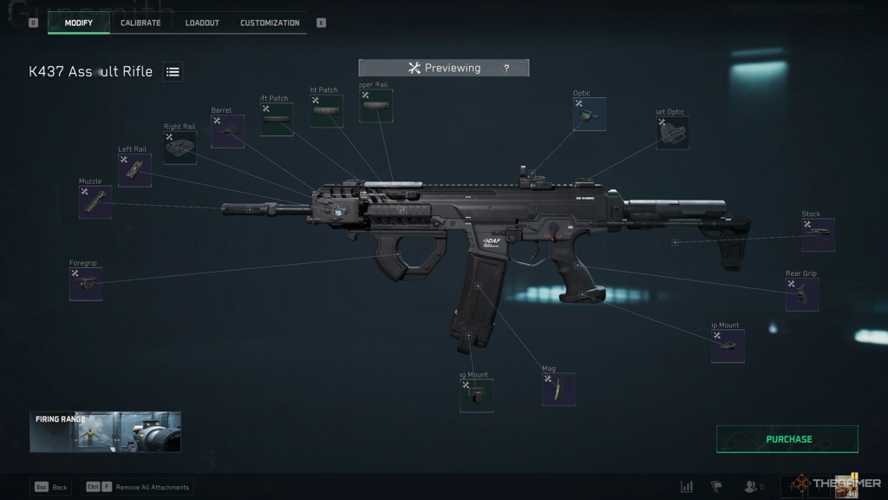Click the Previewing banner button
This screenshot has height=500, width=888.
443,68
